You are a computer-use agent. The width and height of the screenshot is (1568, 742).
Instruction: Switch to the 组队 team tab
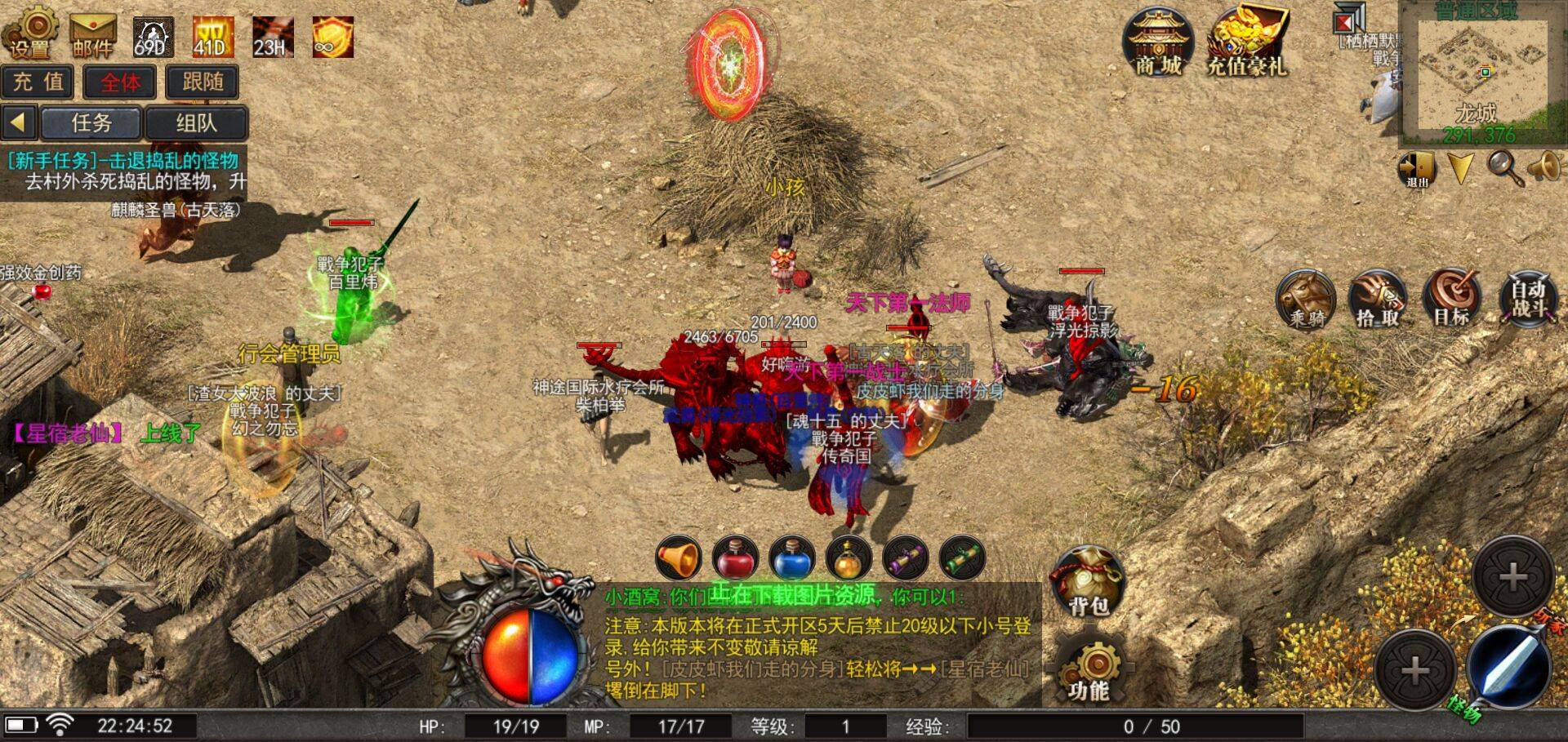tap(198, 122)
